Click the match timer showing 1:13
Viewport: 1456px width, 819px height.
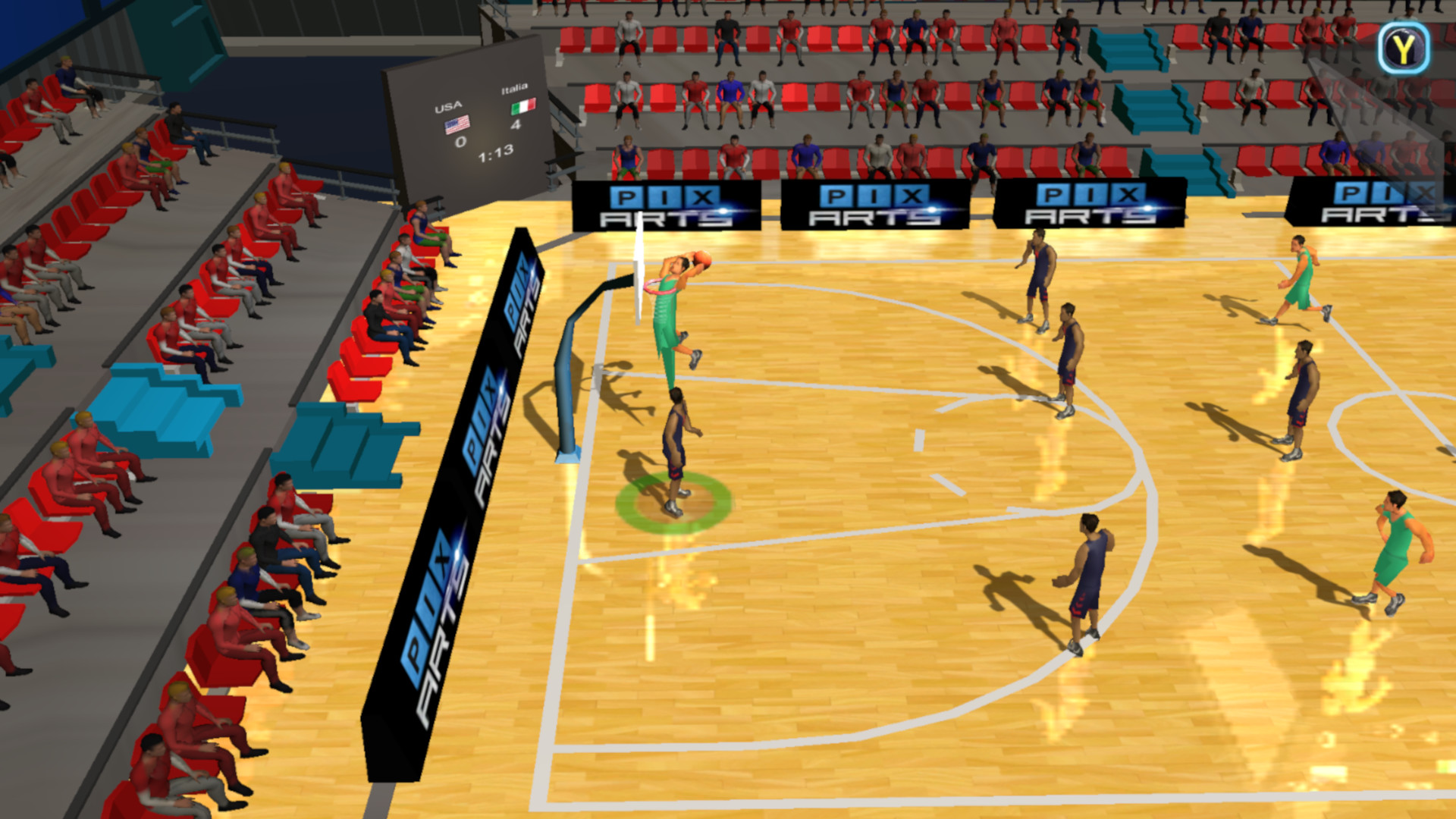495,154
